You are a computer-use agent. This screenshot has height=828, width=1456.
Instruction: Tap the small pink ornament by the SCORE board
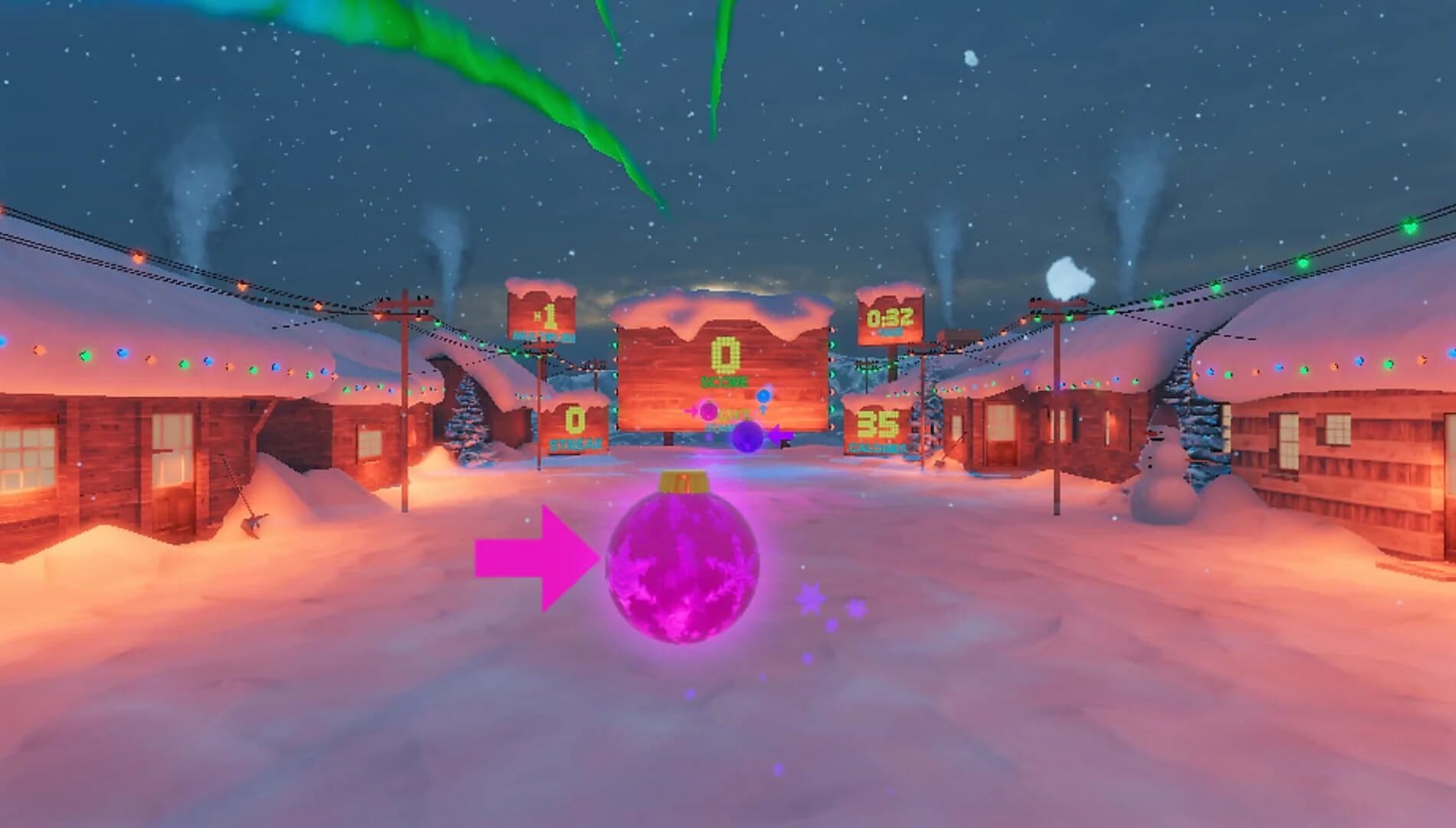click(709, 412)
